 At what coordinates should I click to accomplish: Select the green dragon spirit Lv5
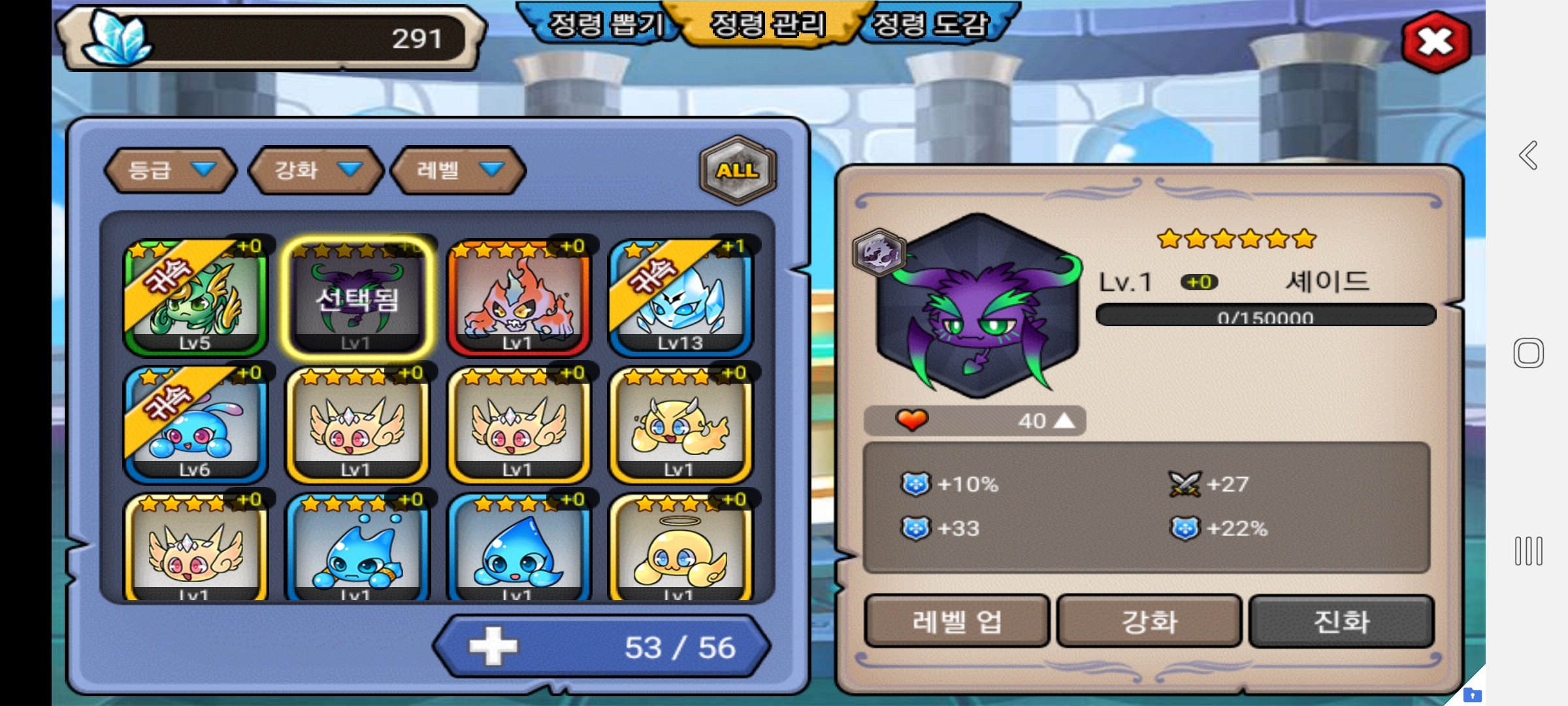click(x=195, y=298)
